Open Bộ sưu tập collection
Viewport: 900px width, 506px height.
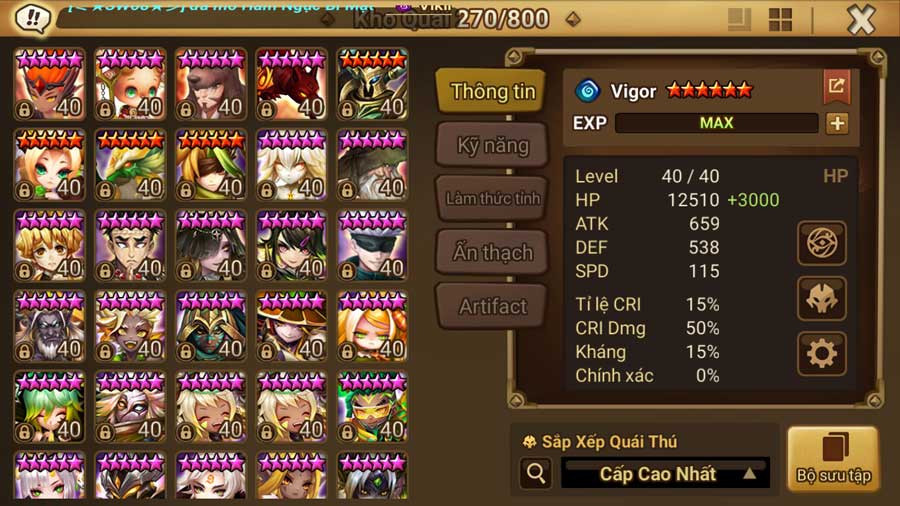click(x=833, y=459)
